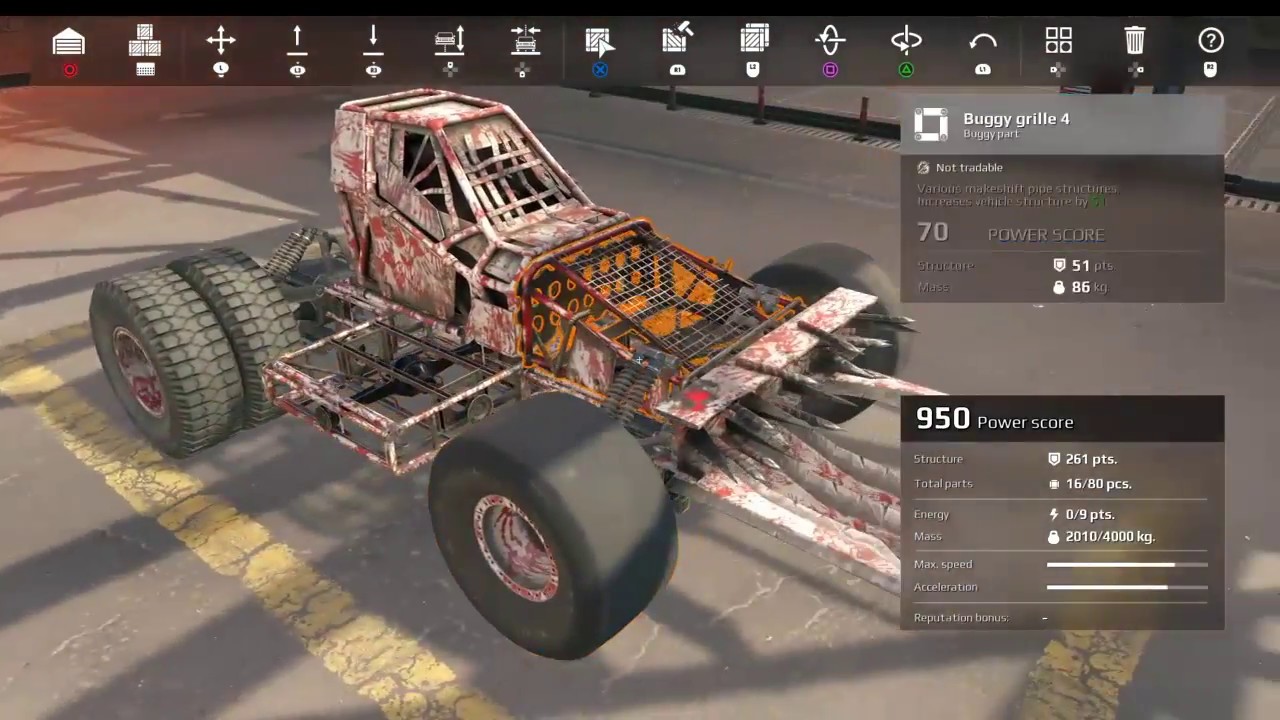
Task: Click the center vehicle icon
Action: click(525, 40)
